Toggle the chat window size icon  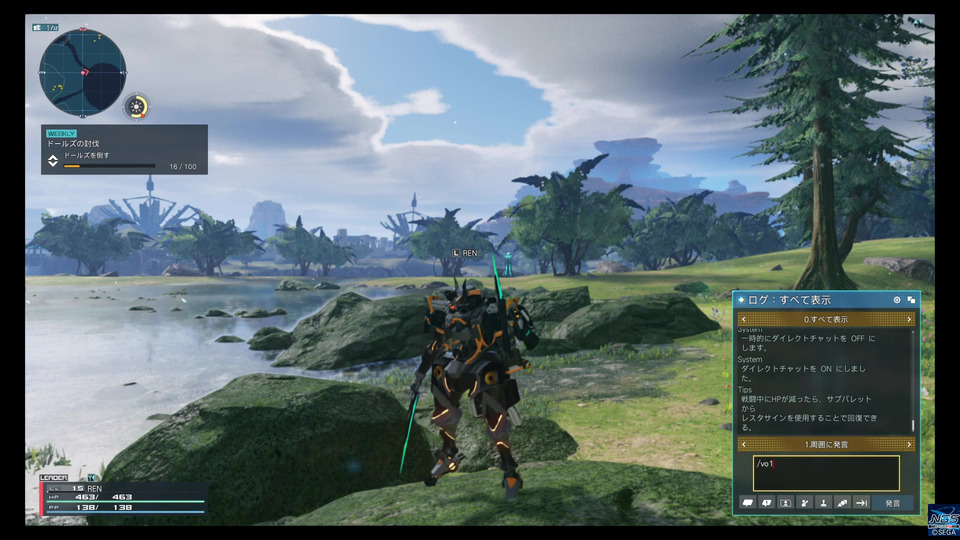(x=911, y=300)
